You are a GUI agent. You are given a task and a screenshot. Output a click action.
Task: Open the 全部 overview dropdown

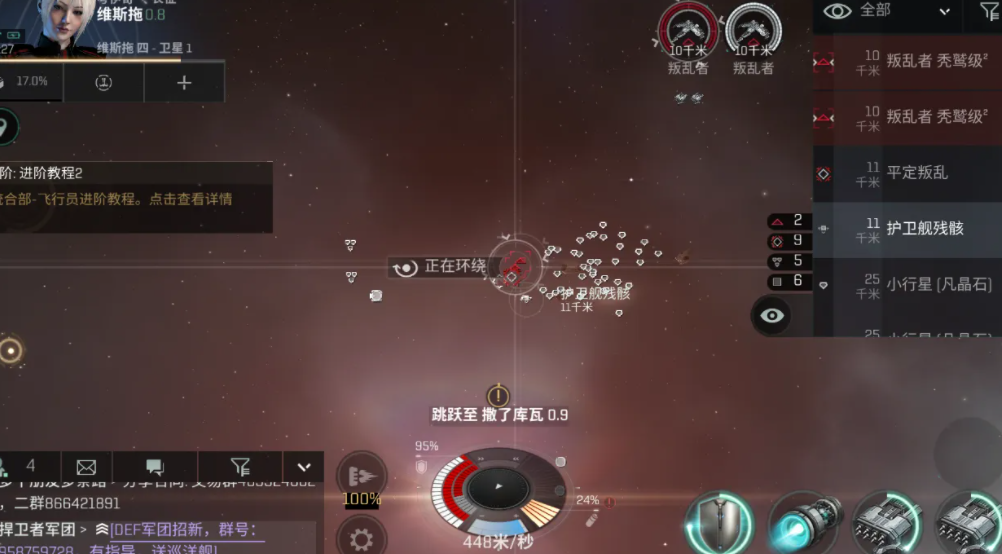pyautogui.click(x=886, y=12)
